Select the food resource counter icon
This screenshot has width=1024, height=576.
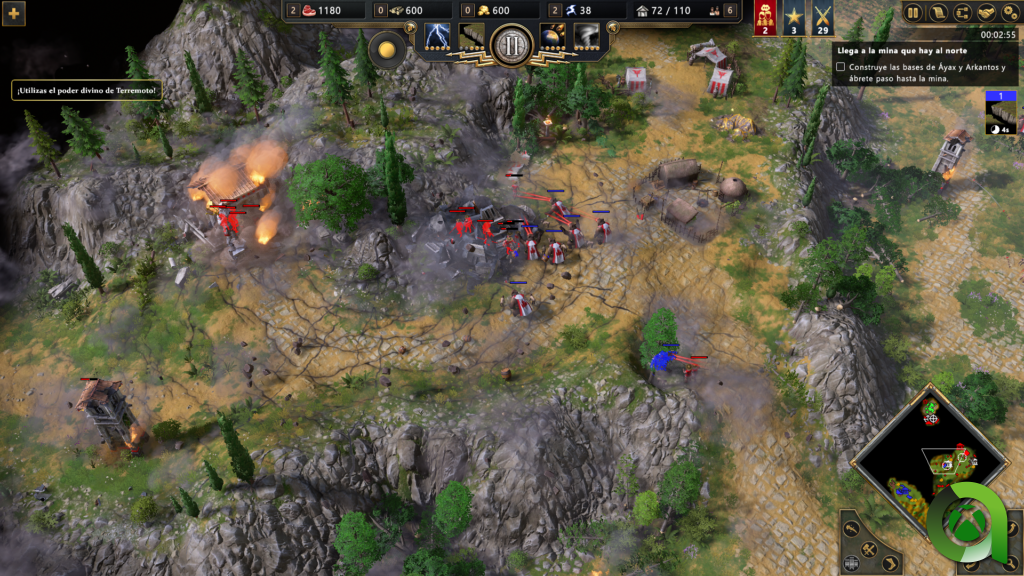(x=308, y=11)
